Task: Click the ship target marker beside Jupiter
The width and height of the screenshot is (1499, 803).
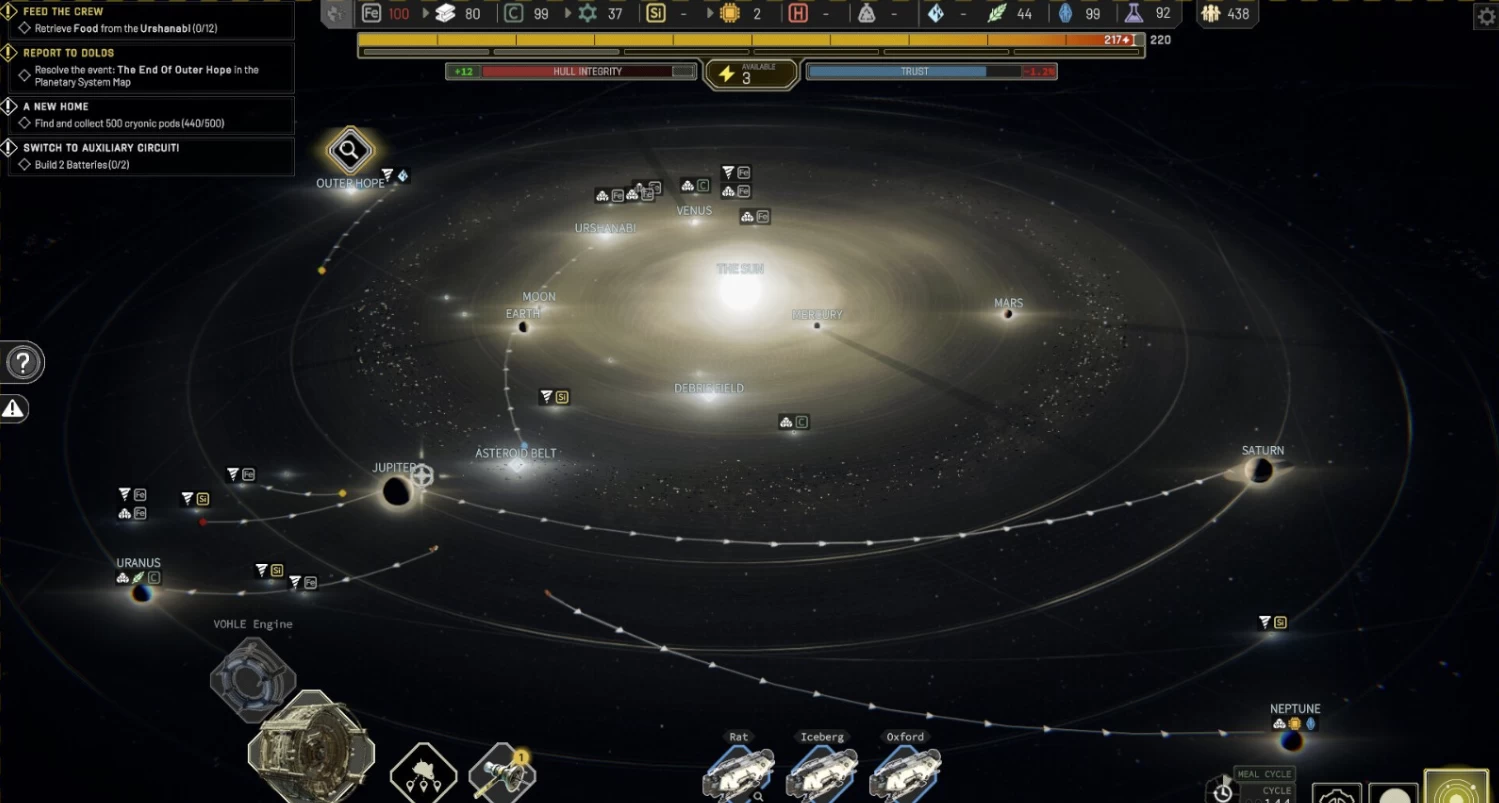Action: click(423, 475)
